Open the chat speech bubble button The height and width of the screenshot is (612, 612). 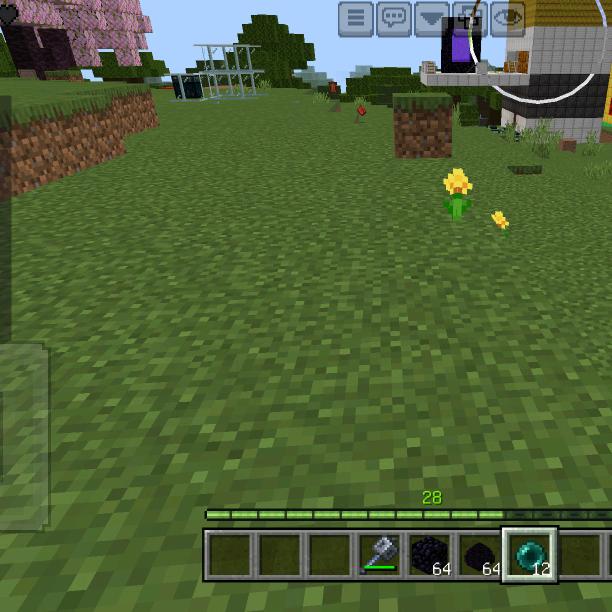click(x=394, y=18)
